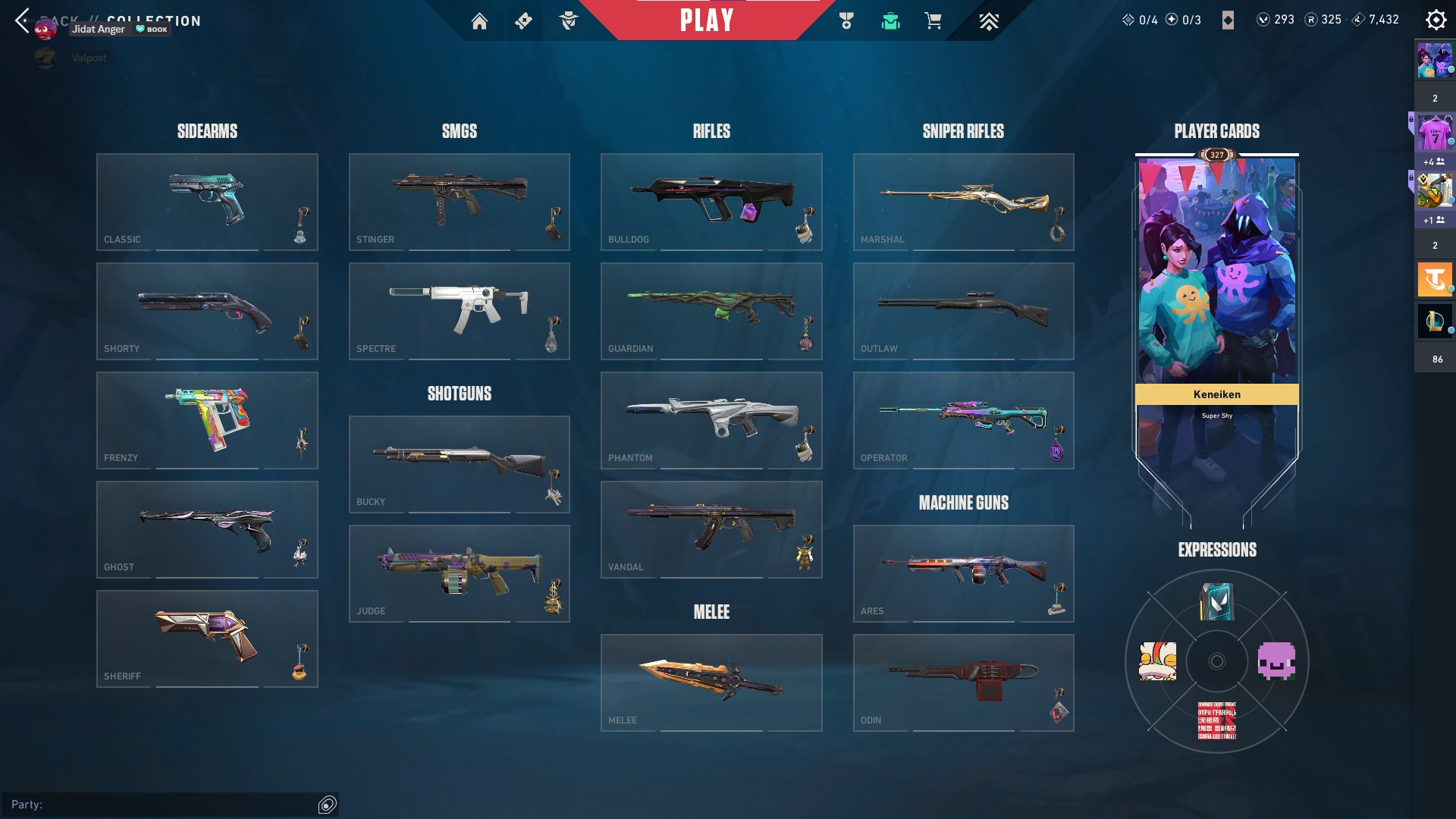This screenshot has height=819, width=1456.
Task: Choose the Sheriff weapon slot
Action: [207, 639]
